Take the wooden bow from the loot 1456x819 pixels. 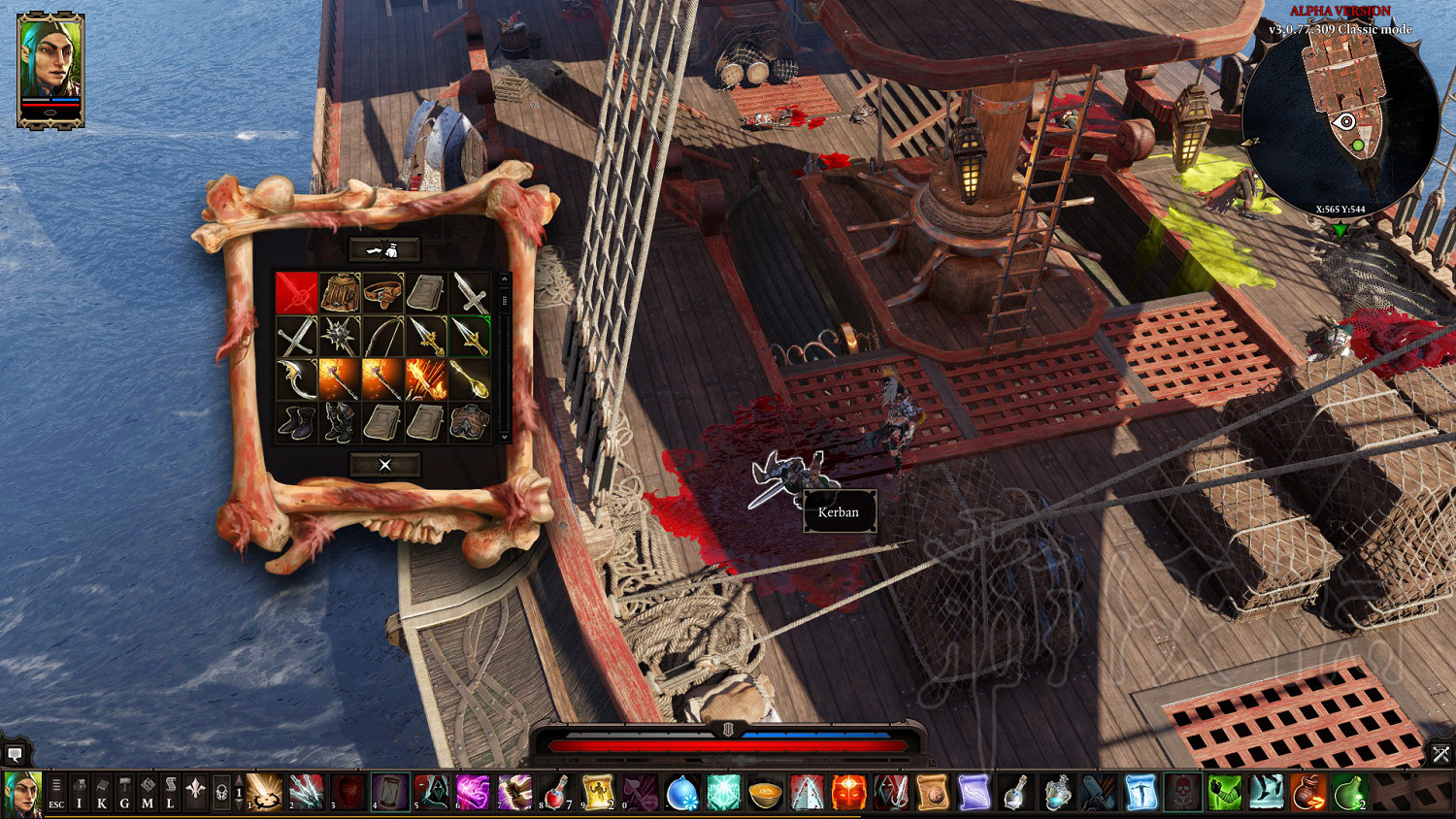[382, 336]
